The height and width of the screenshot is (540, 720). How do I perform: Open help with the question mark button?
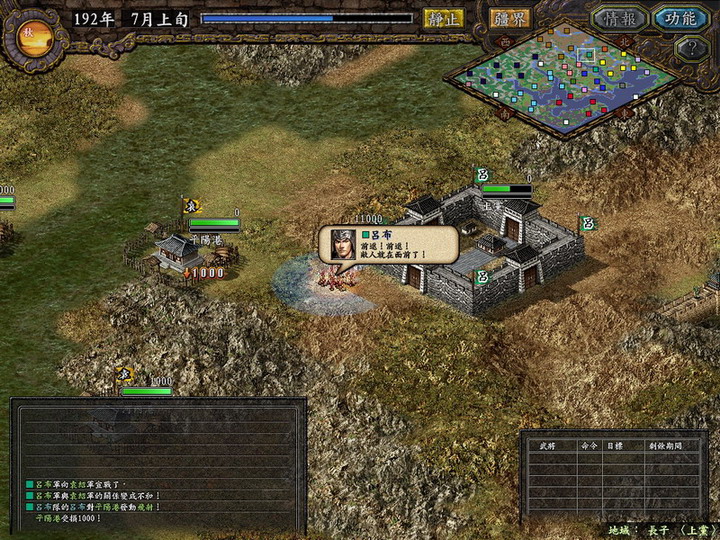tap(692, 47)
